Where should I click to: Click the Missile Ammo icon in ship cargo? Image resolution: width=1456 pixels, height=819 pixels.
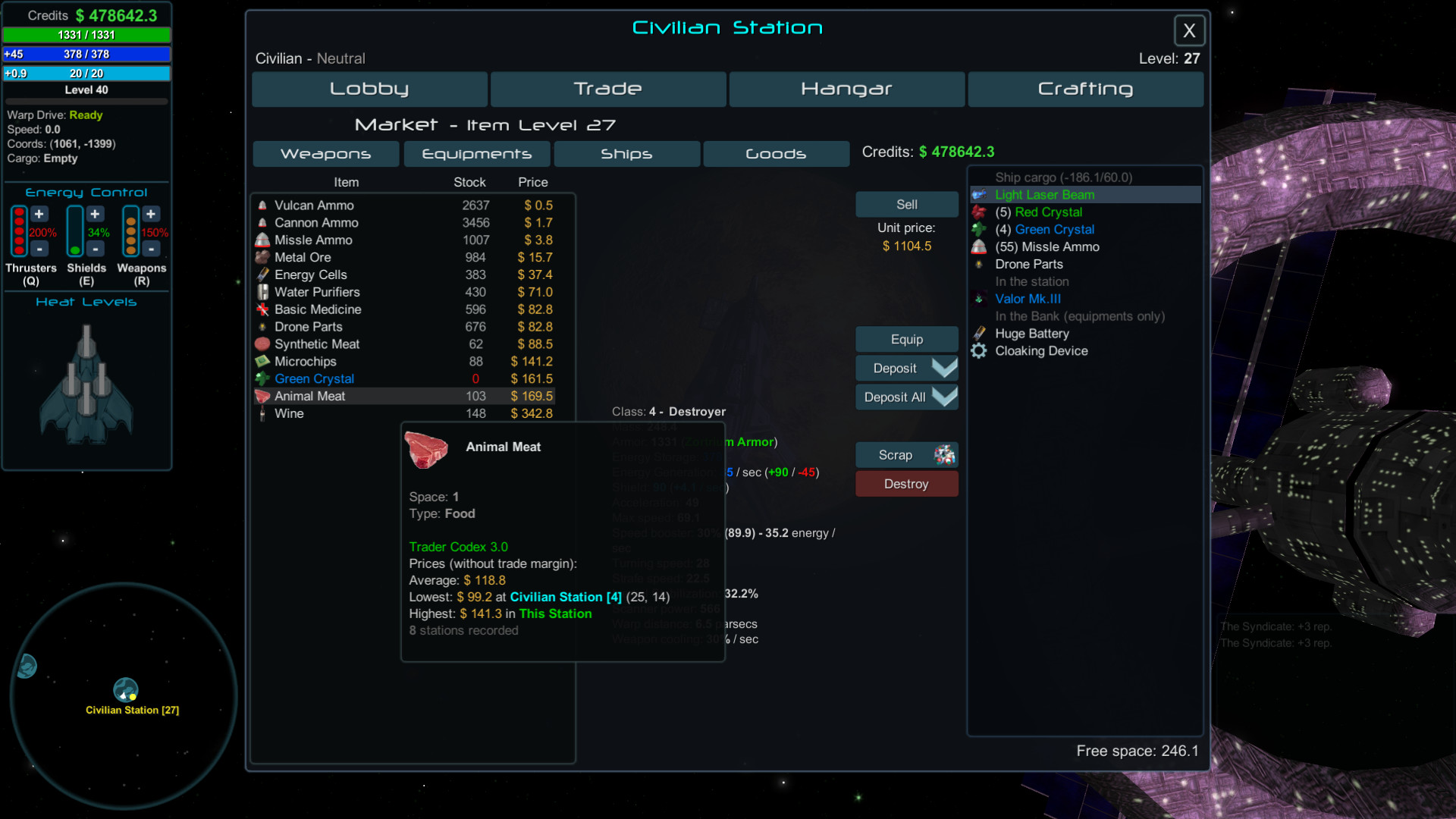coord(980,246)
